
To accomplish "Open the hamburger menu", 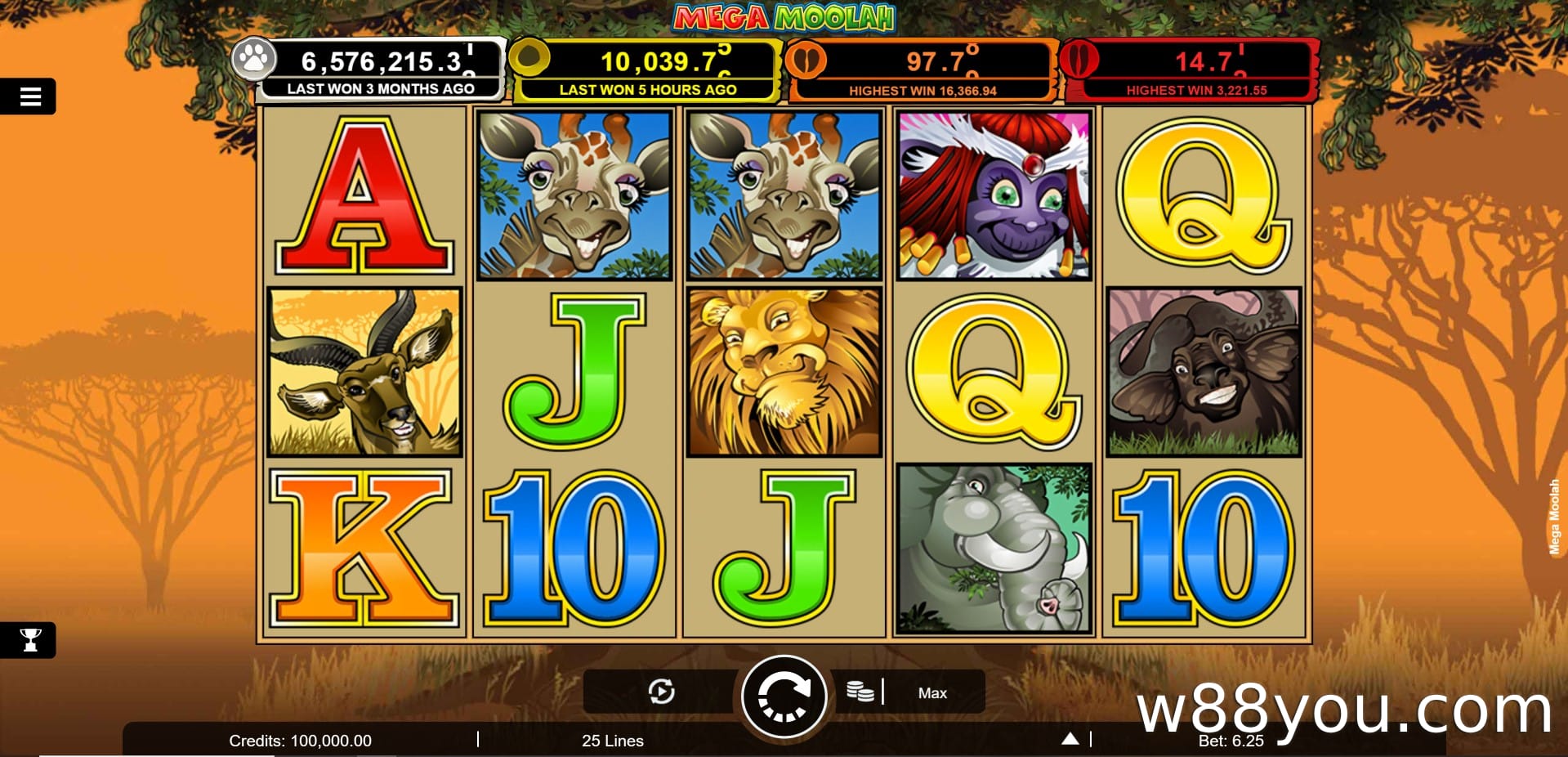I will [30, 97].
